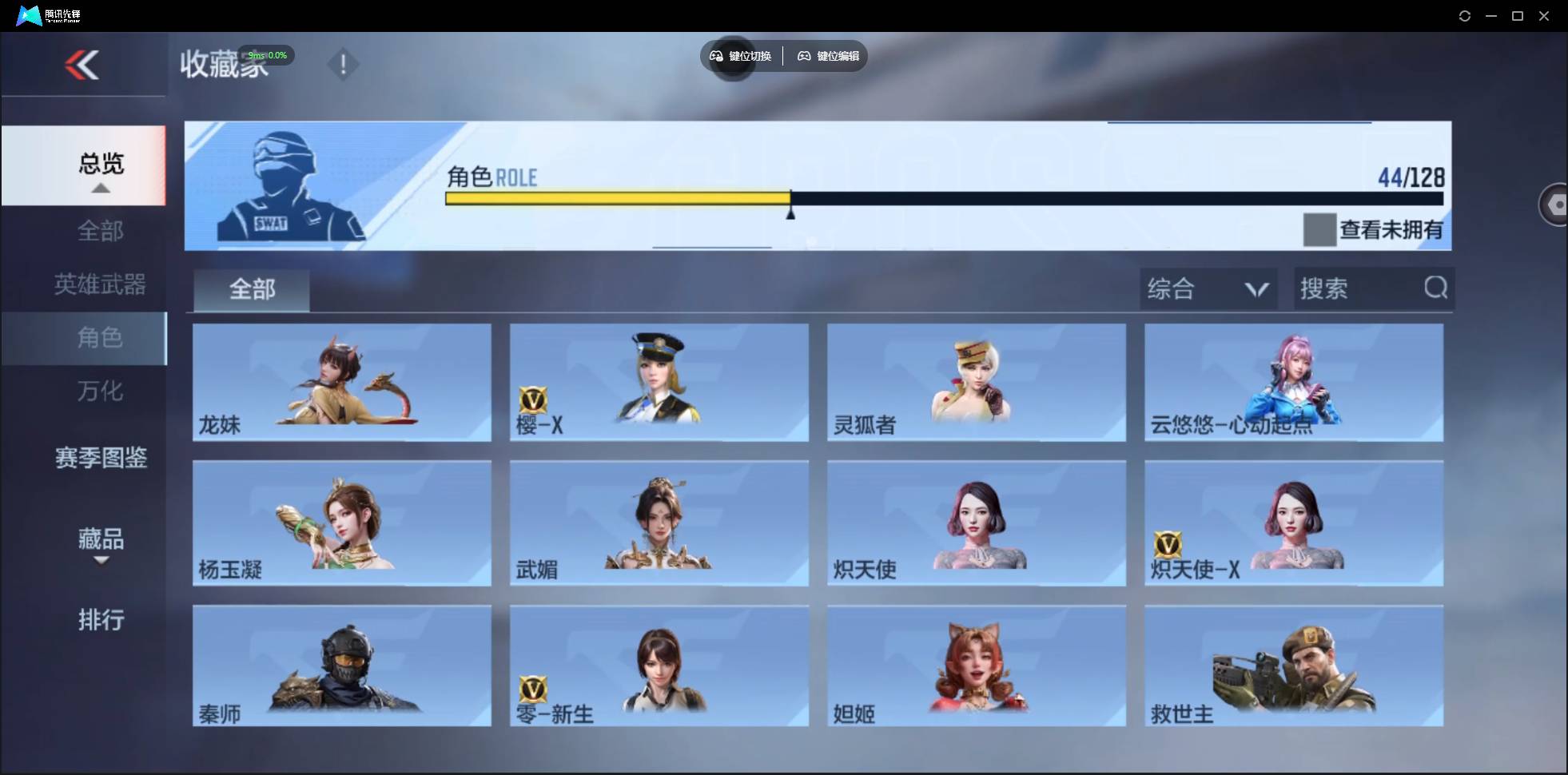Image resolution: width=1568 pixels, height=775 pixels.
Task: Expand the 藏品 section arrow
Action: (101, 562)
